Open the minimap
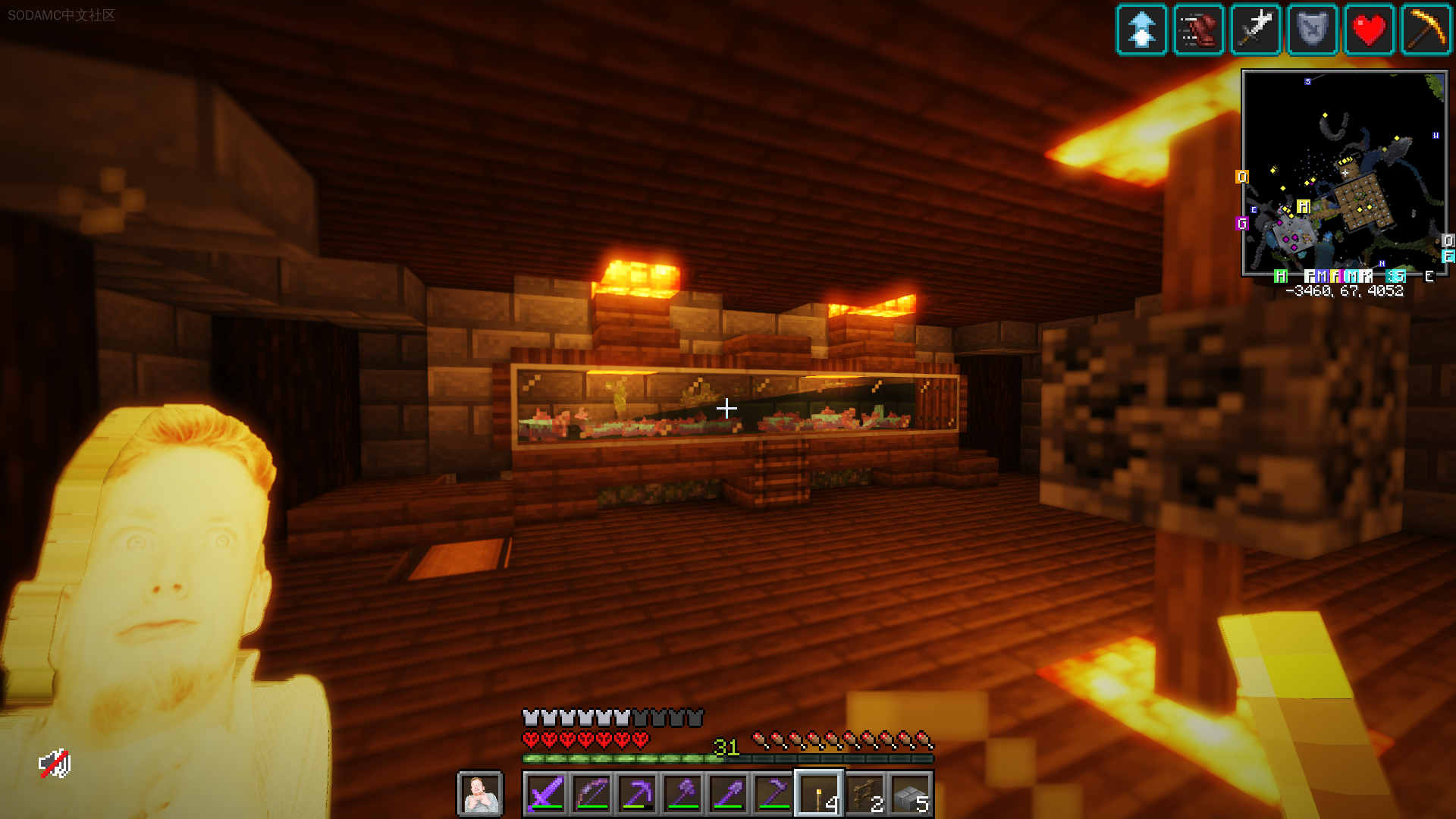 1344,174
